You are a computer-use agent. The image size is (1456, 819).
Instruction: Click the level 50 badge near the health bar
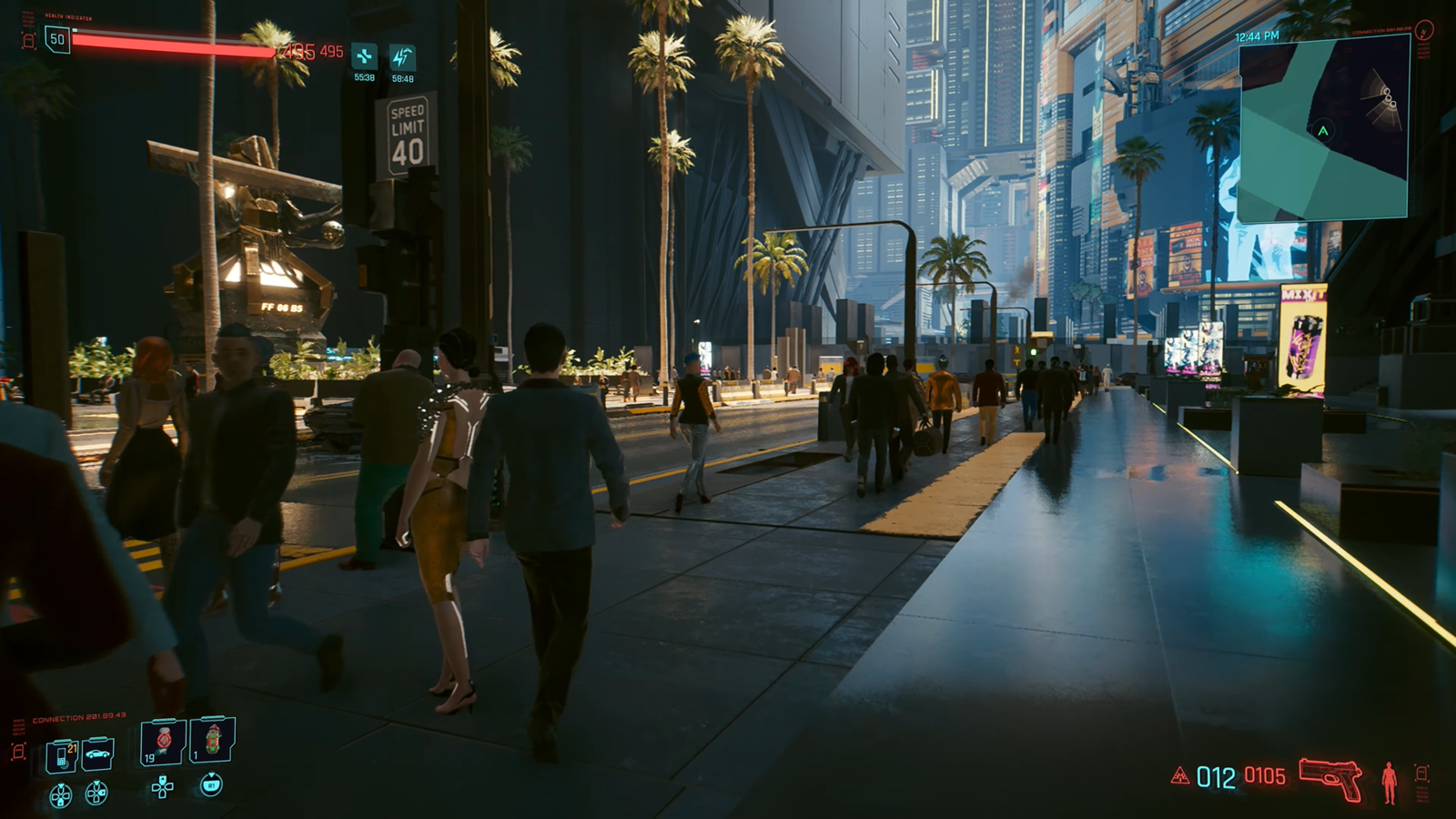56,38
